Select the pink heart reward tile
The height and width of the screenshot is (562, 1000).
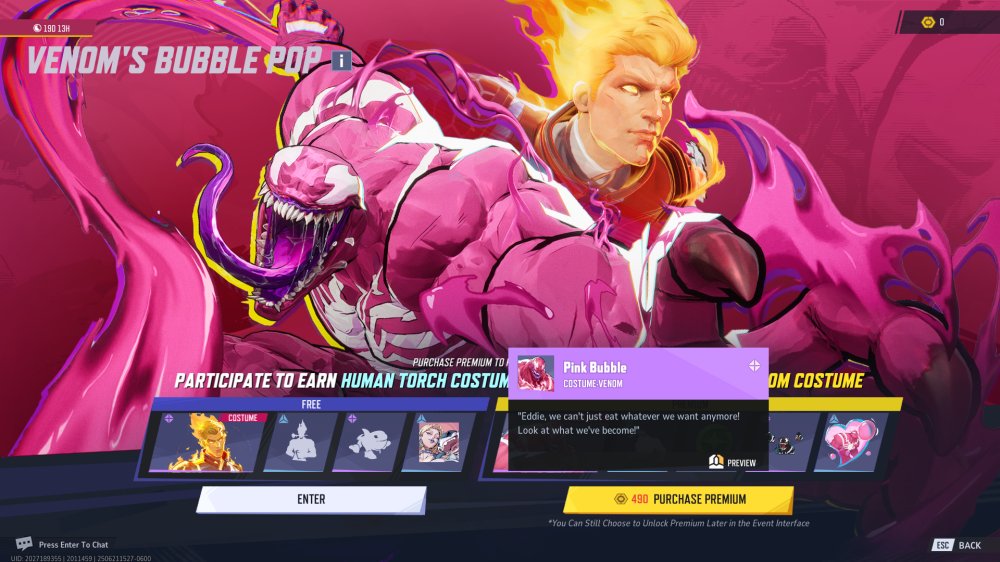[857, 442]
